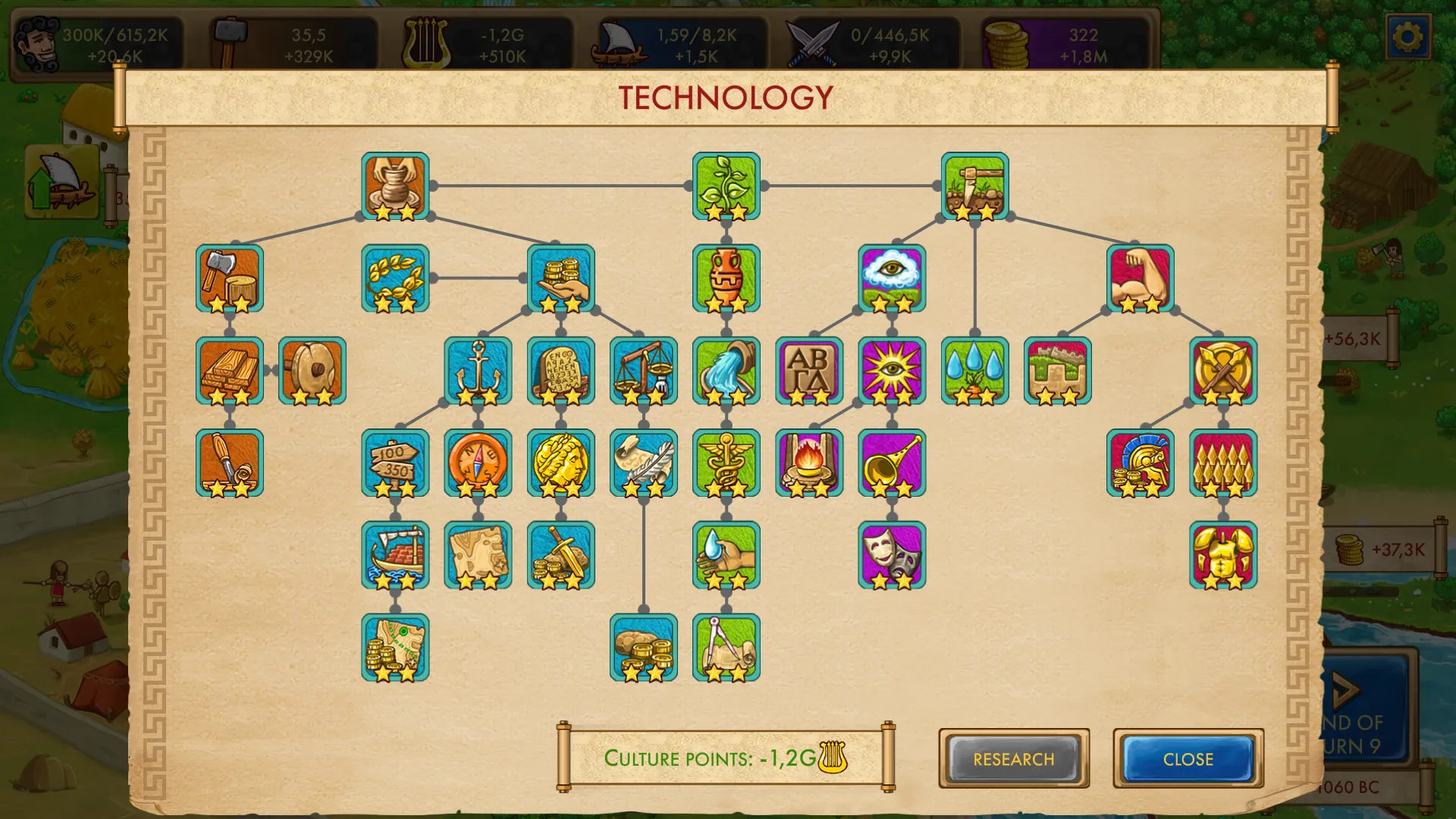The height and width of the screenshot is (819, 1456).
Task: Choose the eye in cloud technology
Action: click(892, 278)
